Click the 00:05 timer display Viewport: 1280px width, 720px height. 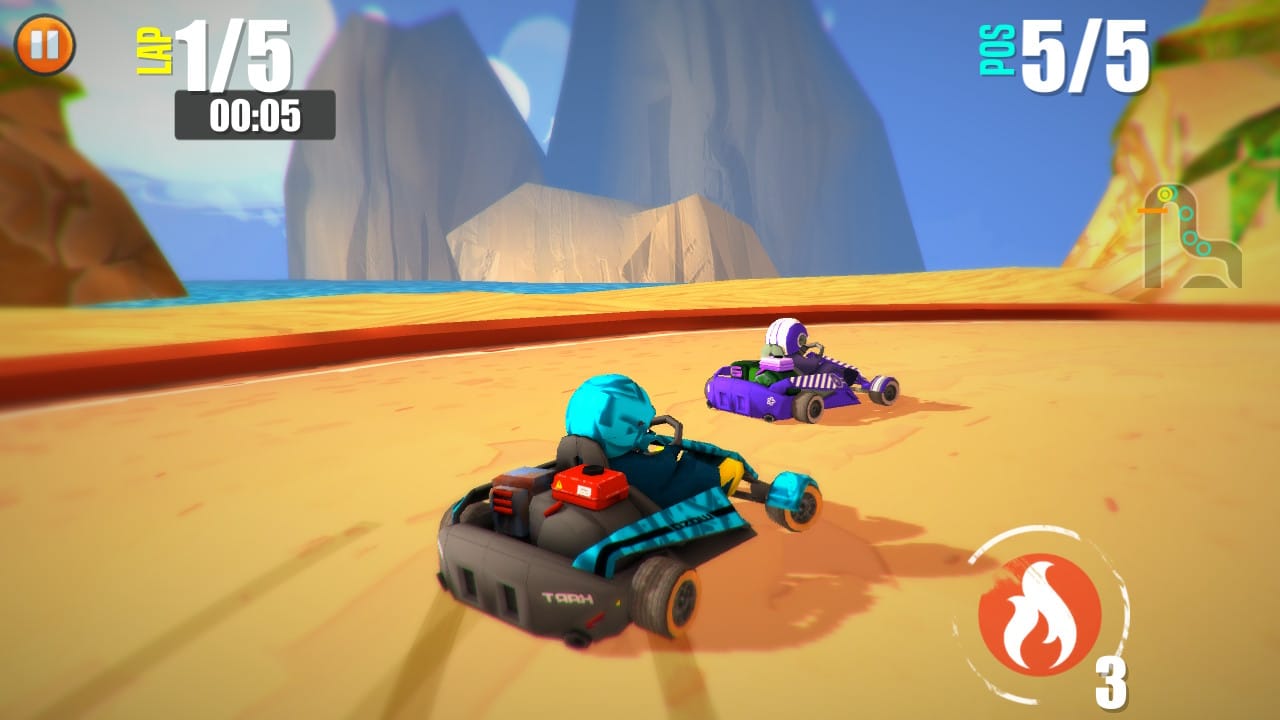[x=255, y=114]
